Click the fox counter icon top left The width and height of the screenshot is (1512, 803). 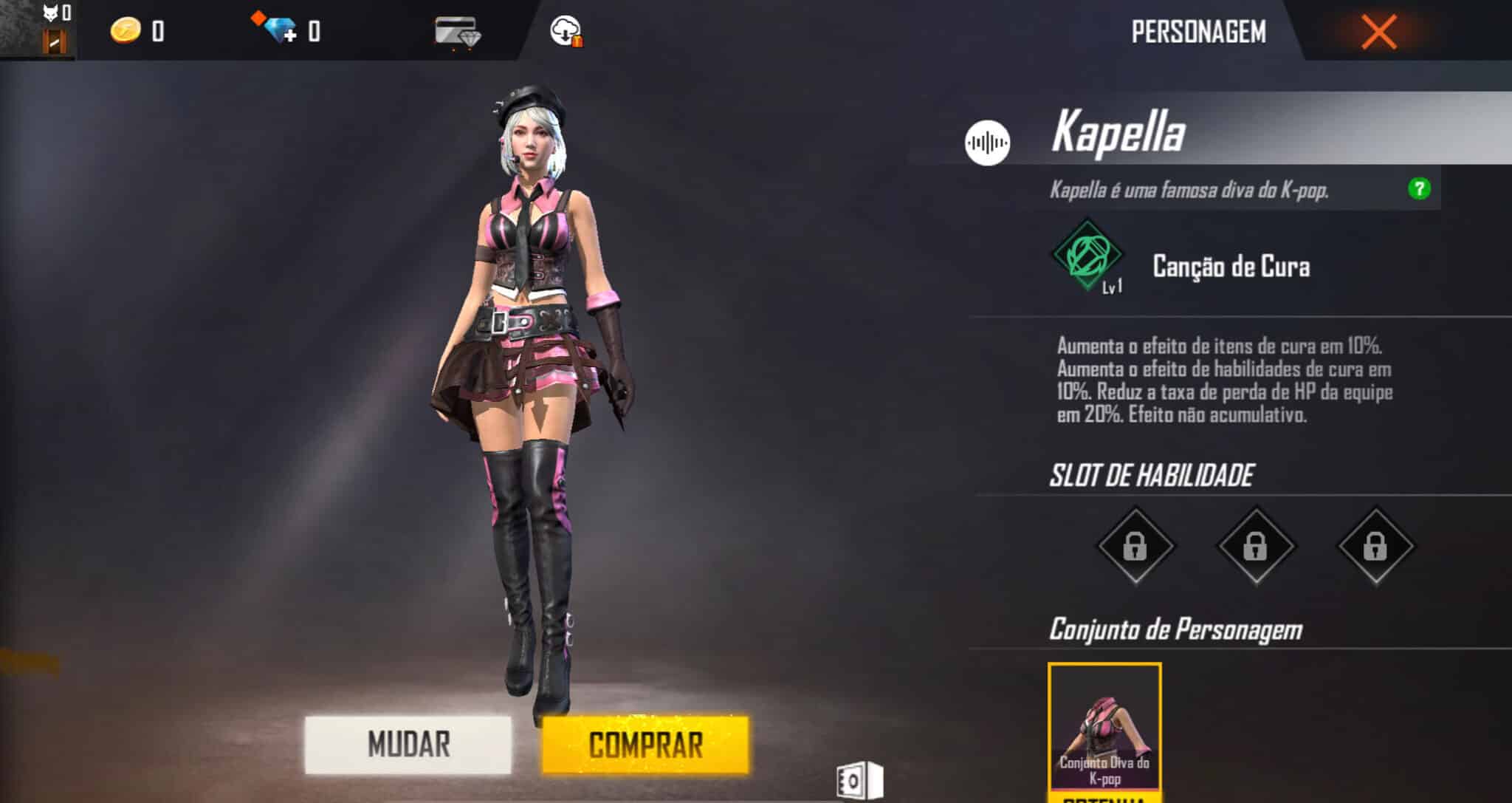[x=49, y=13]
